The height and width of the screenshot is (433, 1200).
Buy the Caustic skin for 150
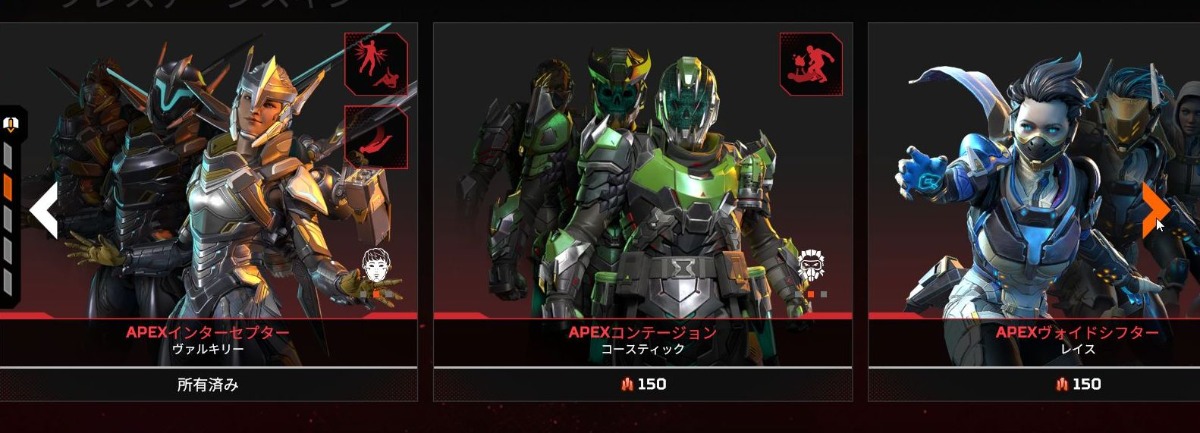click(642, 384)
